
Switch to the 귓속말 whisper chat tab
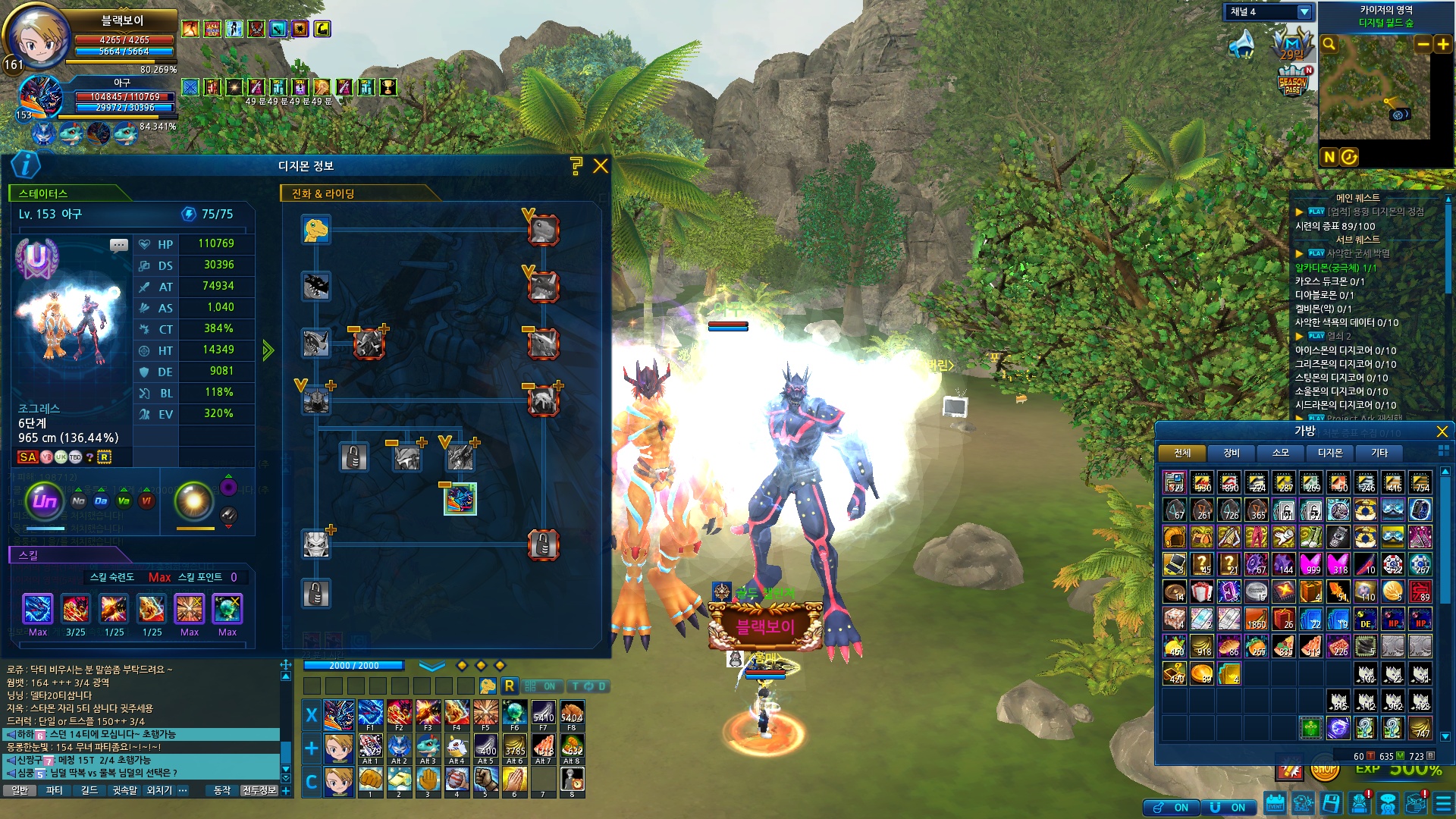pyautogui.click(x=124, y=790)
